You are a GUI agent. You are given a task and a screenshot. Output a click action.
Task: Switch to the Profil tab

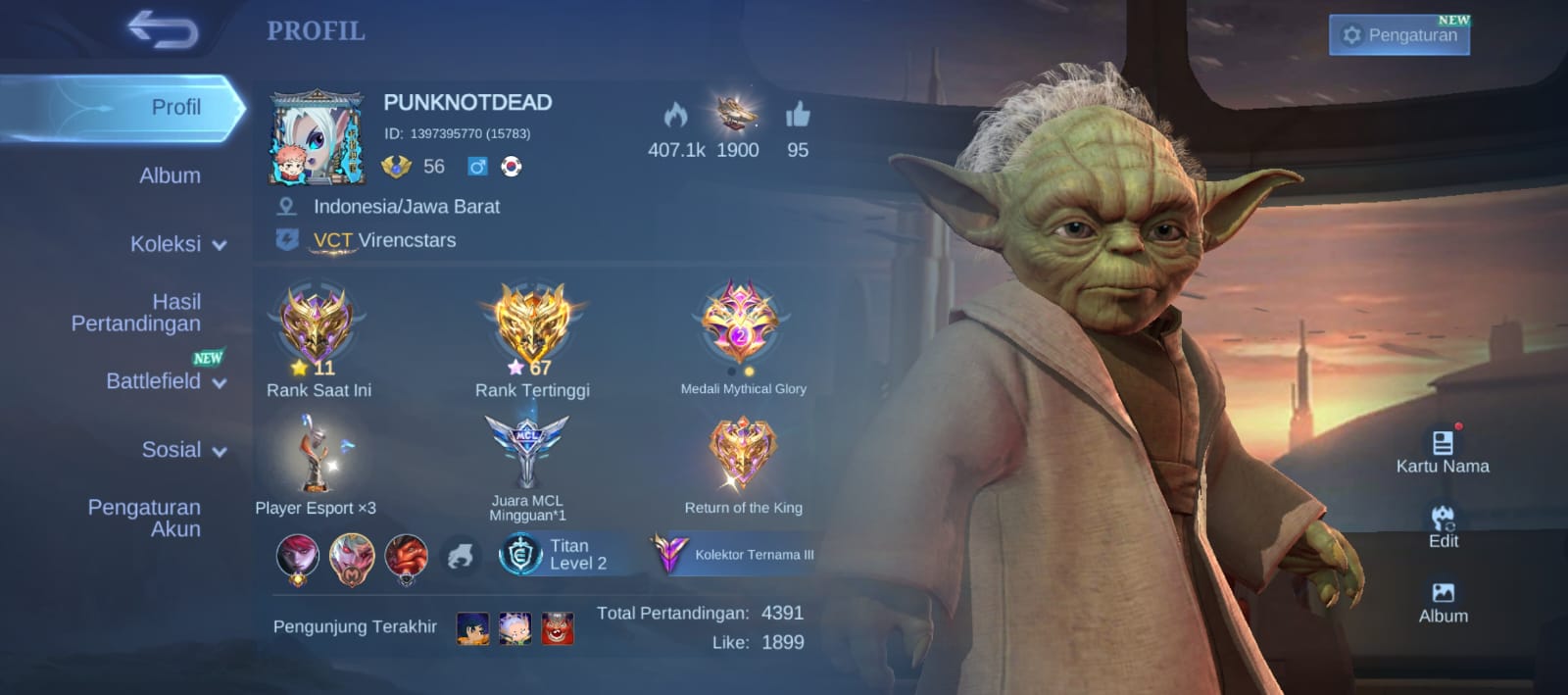point(175,107)
